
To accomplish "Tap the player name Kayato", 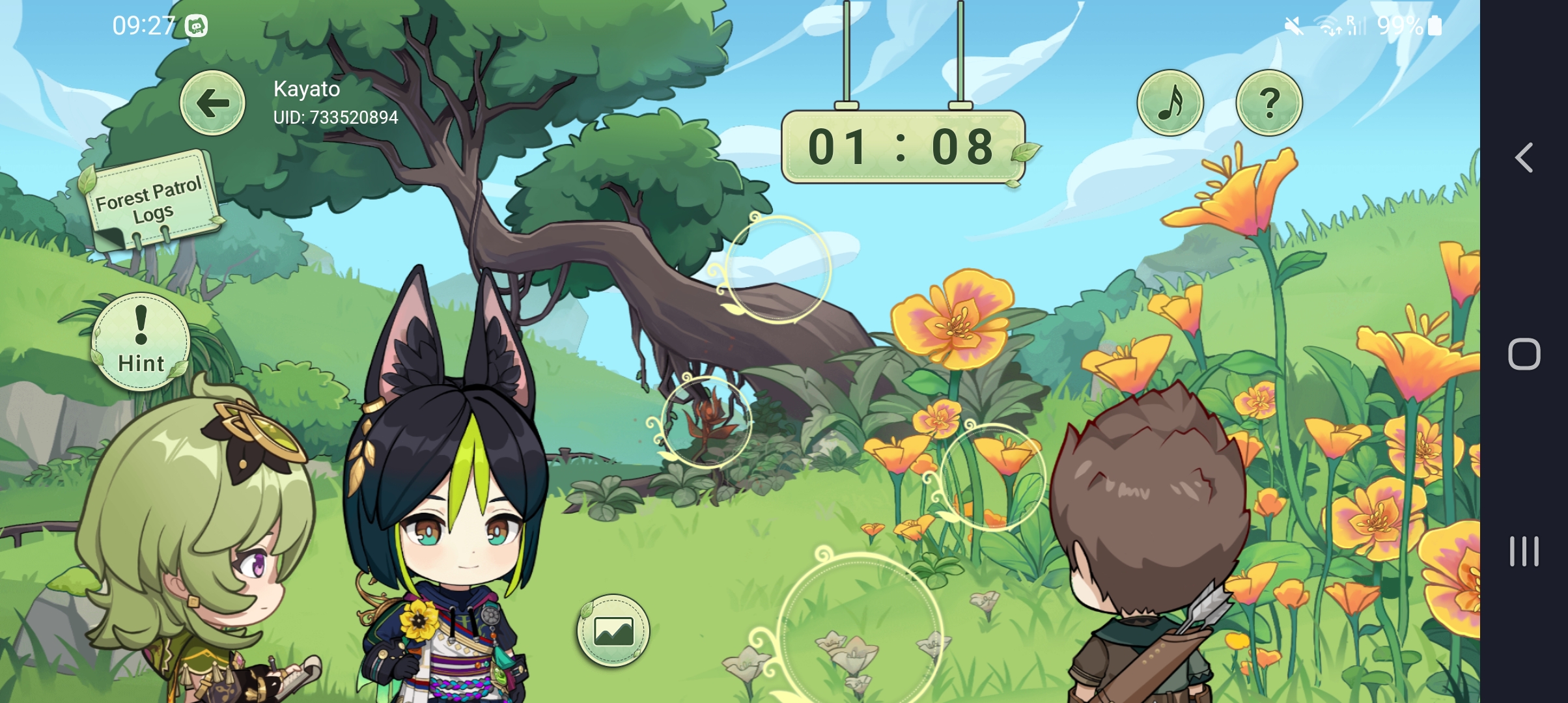I will click(x=305, y=89).
